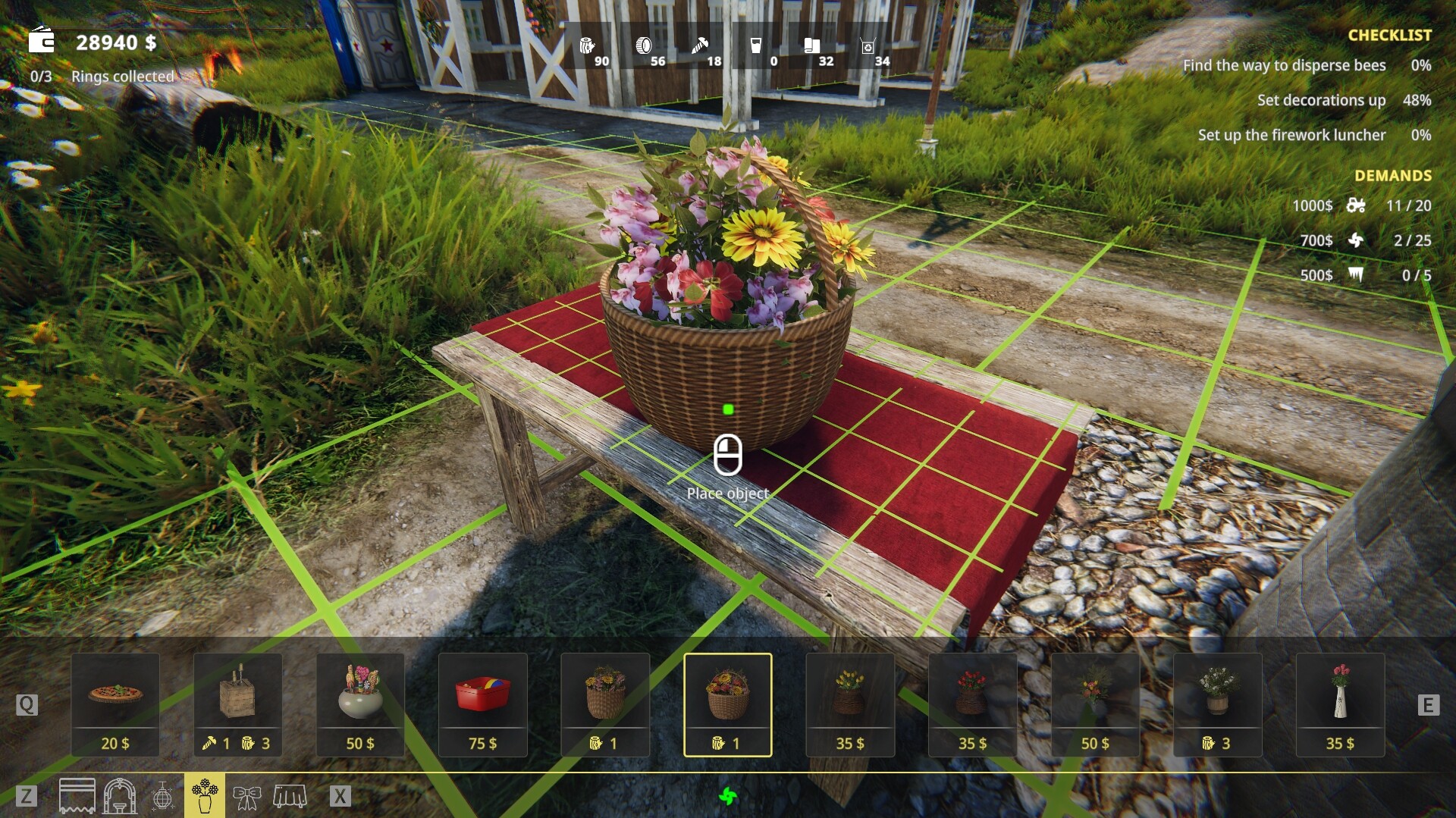Image resolution: width=1456 pixels, height=818 pixels.
Task: Open the disco ball decorations category
Action: [x=162, y=797]
